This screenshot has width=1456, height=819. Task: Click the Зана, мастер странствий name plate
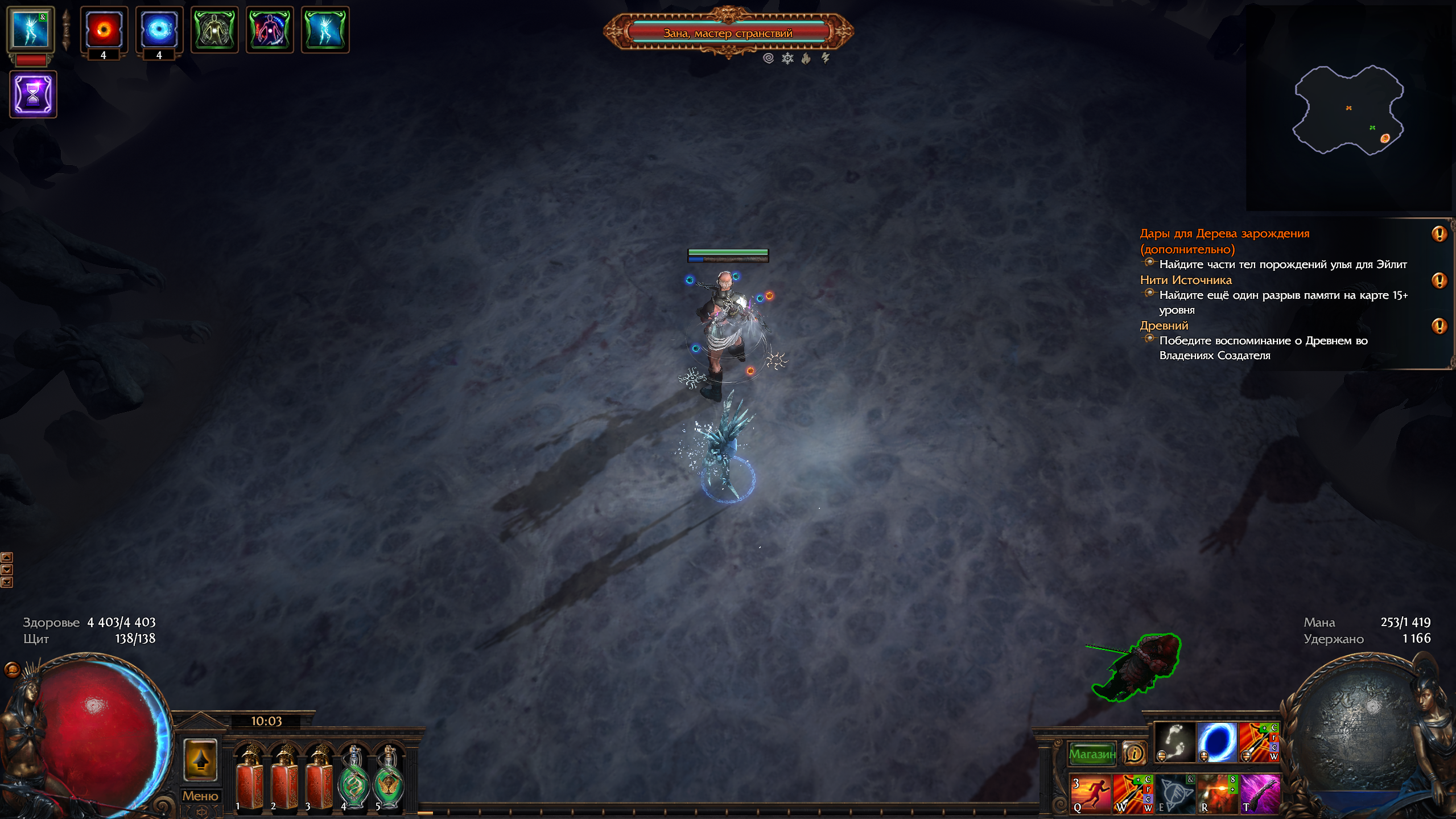728,33
